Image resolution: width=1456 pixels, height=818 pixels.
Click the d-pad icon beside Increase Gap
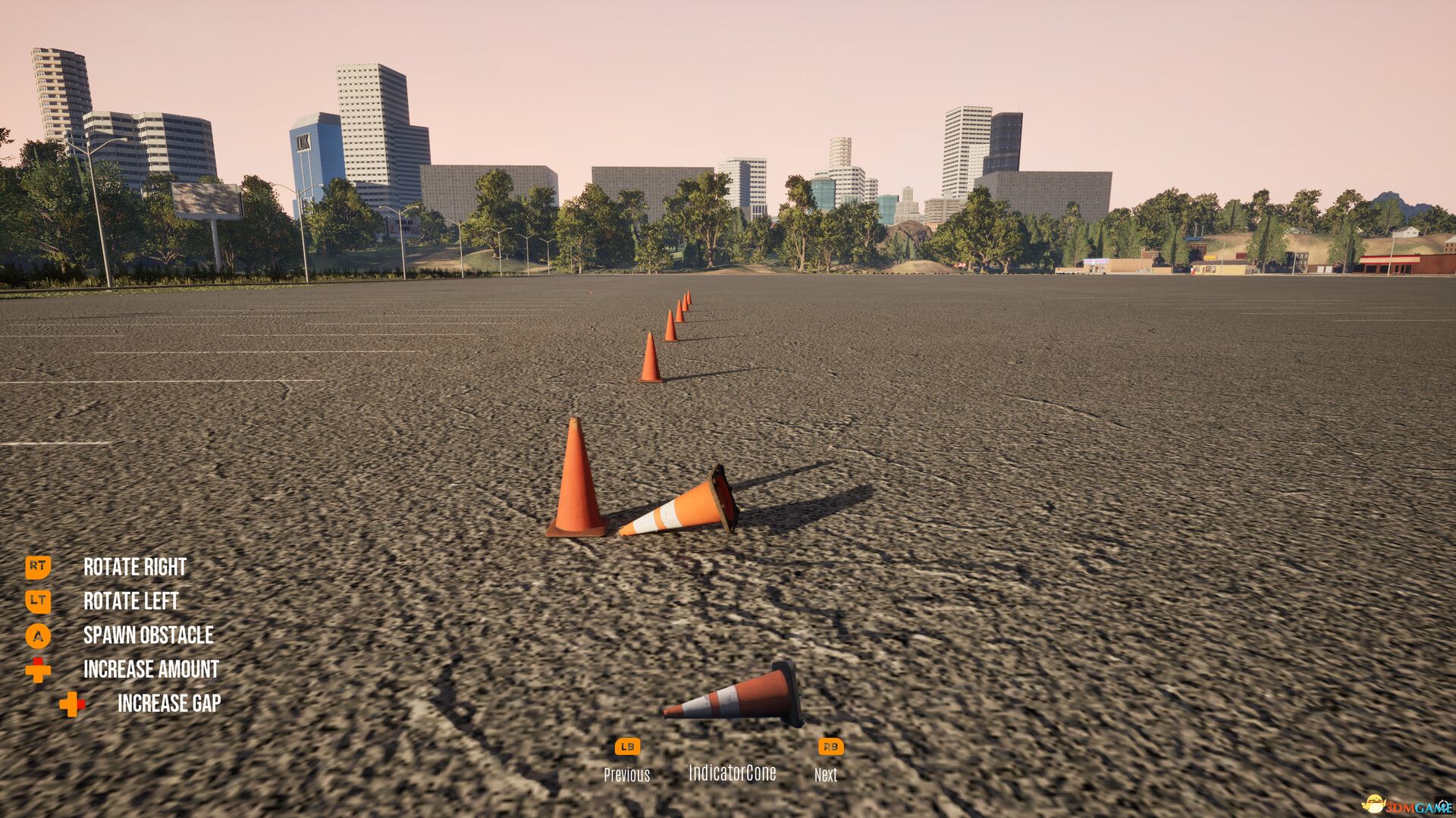click(70, 703)
